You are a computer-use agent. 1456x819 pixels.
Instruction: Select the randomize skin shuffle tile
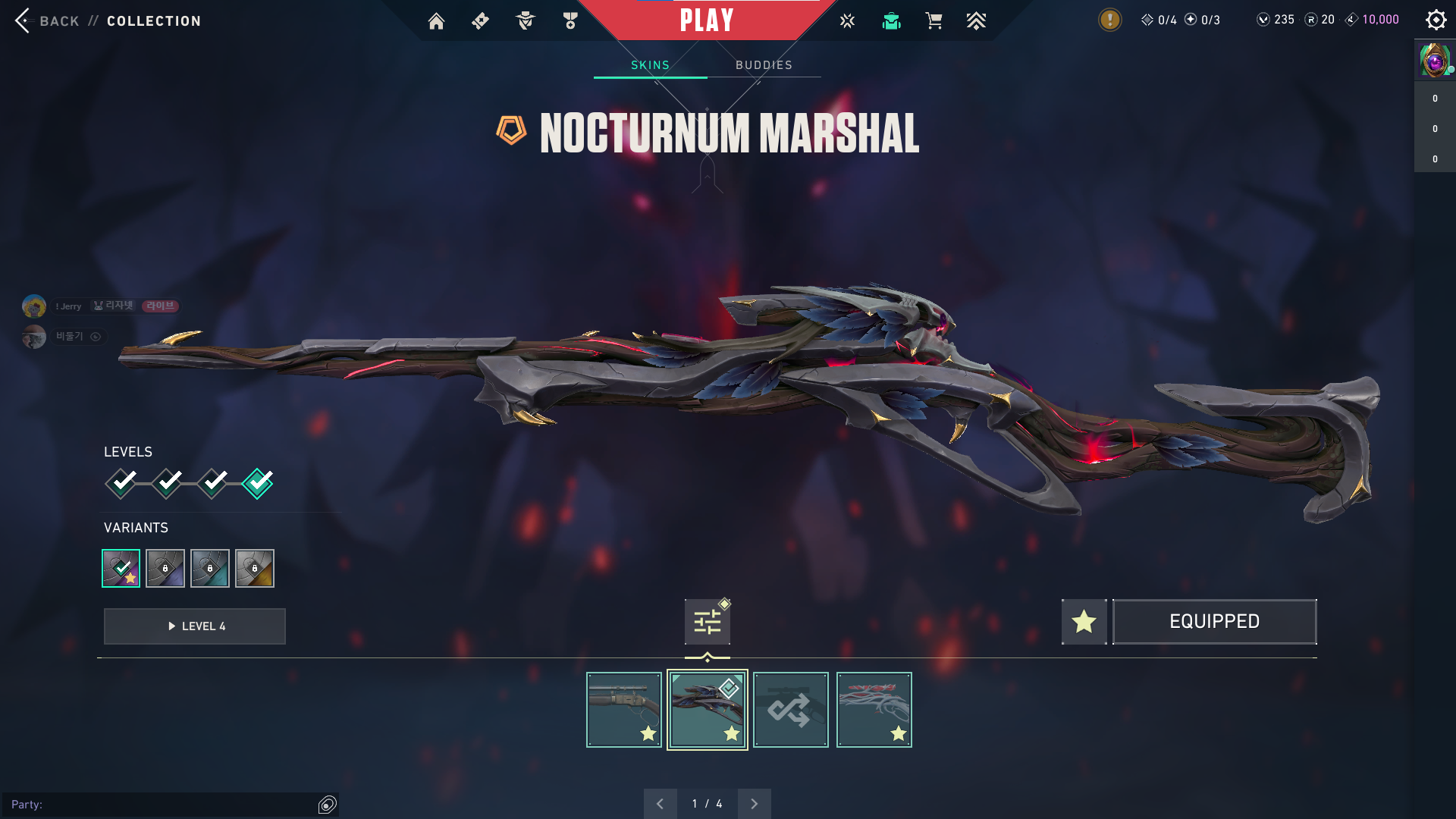coord(790,710)
